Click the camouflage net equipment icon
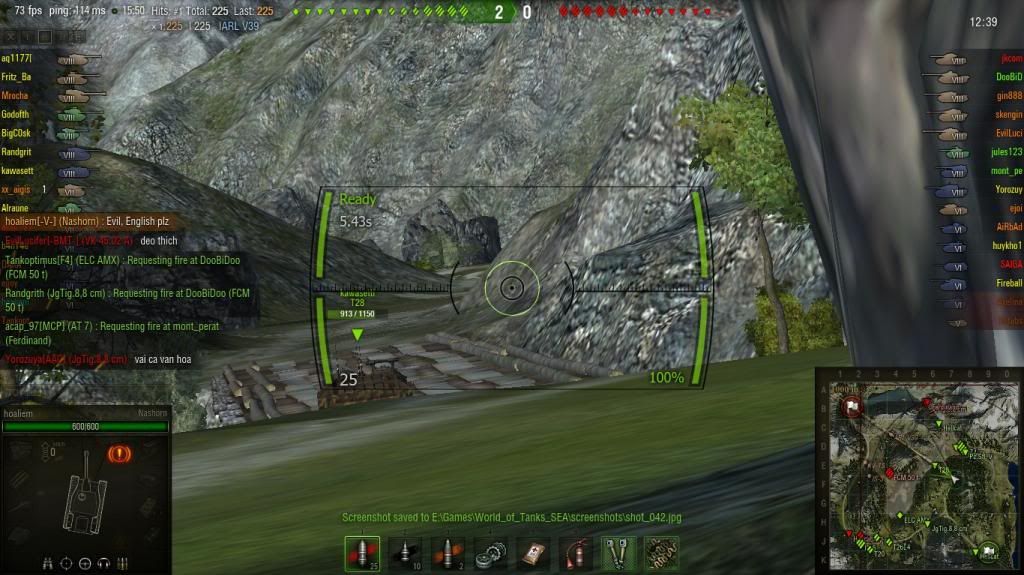This screenshot has height=575, width=1024. [661, 553]
